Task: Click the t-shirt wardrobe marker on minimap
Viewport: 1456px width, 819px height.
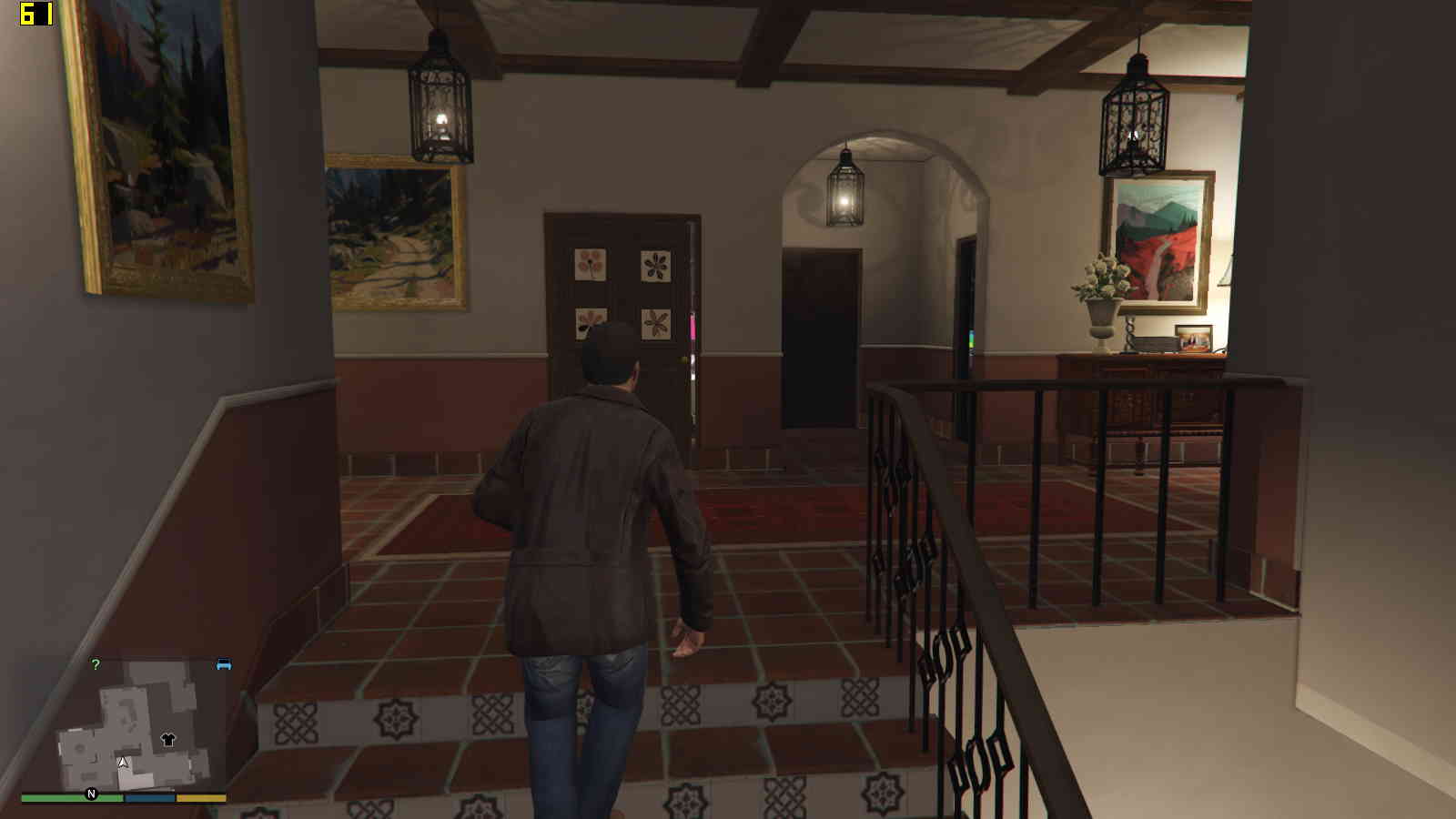Action: [x=167, y=740]
